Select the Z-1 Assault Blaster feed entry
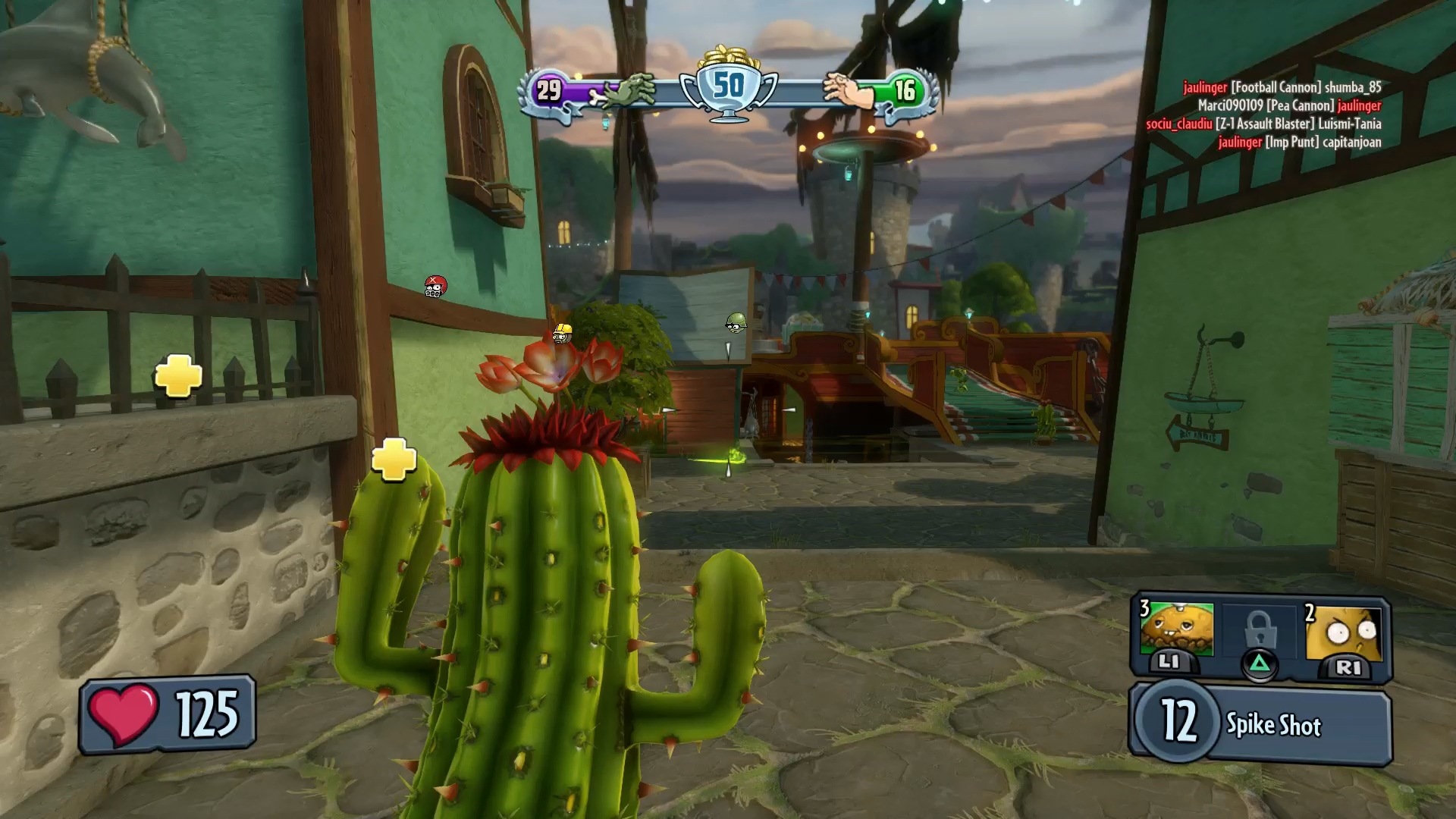This screenshot has height=819, width=1456. (x=1263, y=124)
